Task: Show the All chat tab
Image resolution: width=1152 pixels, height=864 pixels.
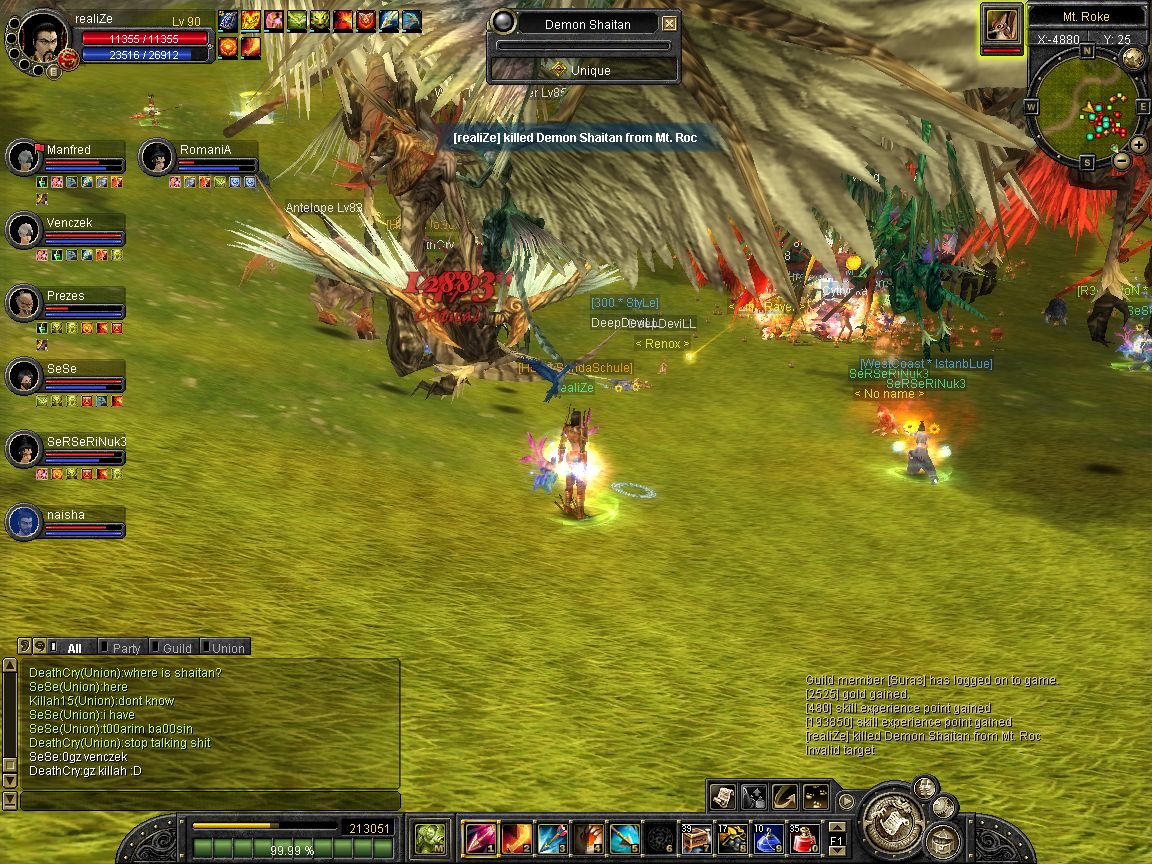Action: 73,648
